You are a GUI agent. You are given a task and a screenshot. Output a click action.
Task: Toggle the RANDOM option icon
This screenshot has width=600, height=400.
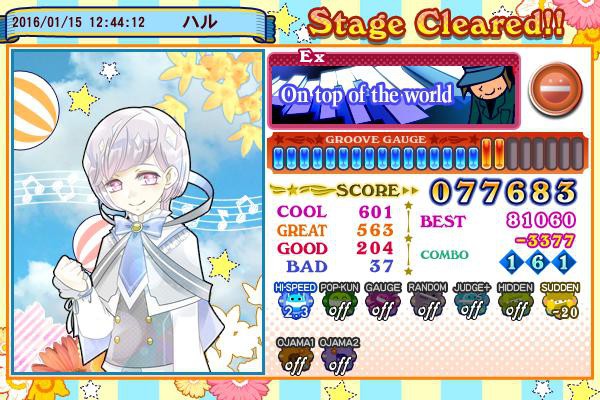(x=428, y=304)
